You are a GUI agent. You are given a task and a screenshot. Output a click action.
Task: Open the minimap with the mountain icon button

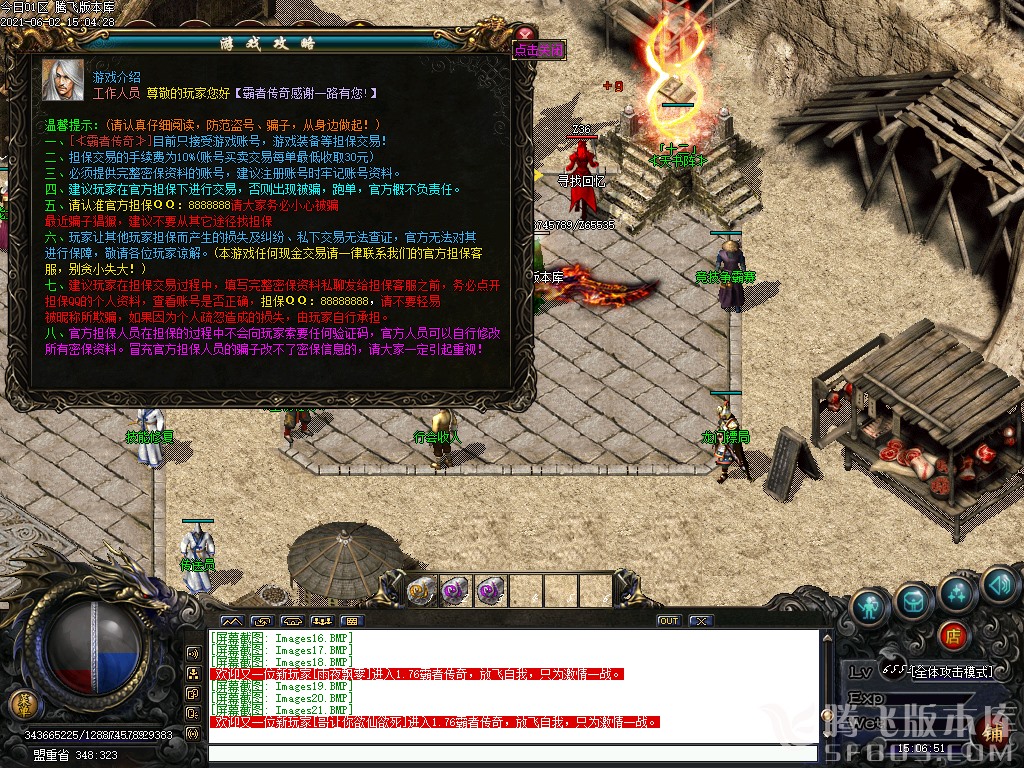click(x=231, y=621)
